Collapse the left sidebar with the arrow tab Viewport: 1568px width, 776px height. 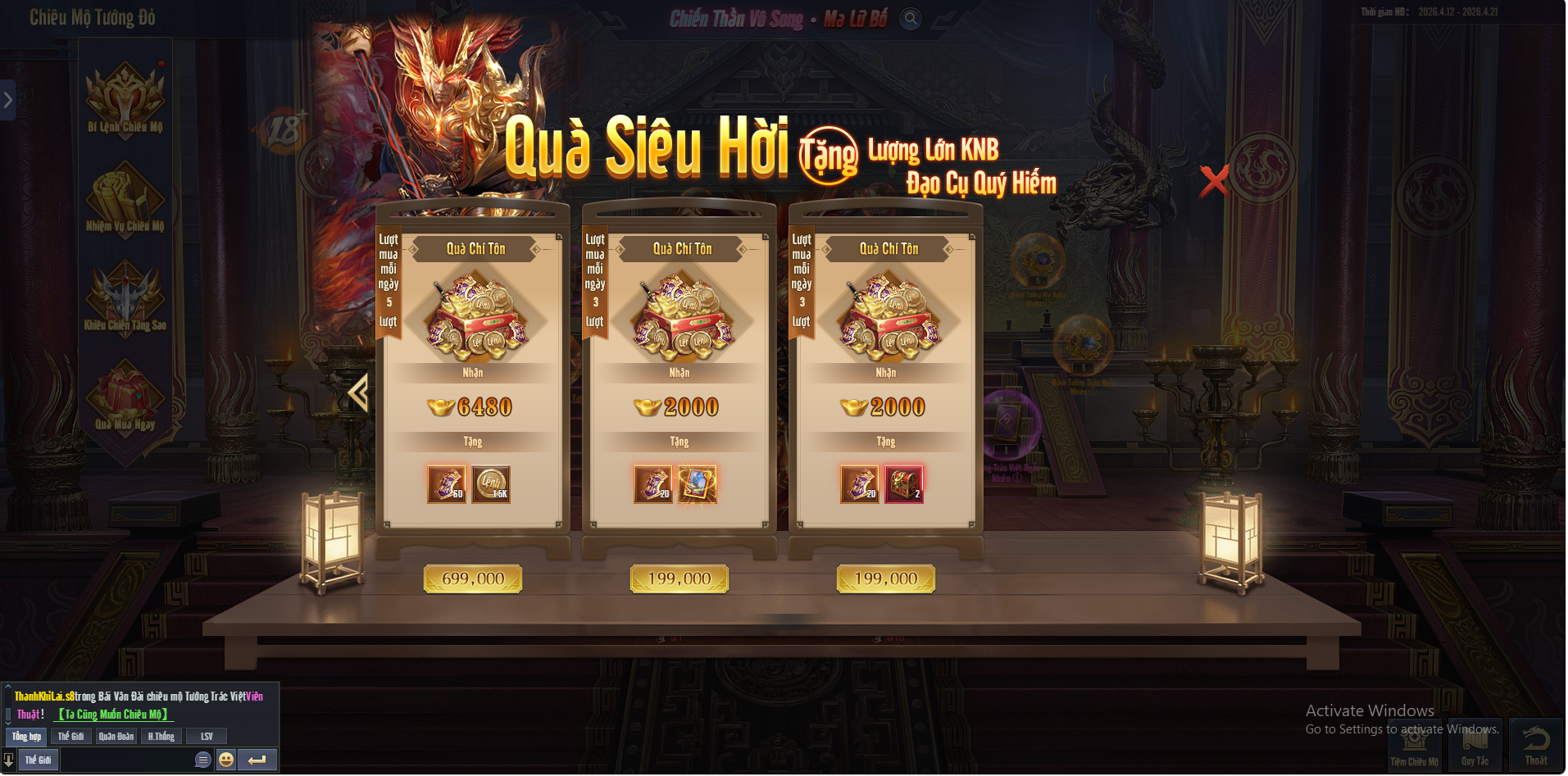coord(8,99)
